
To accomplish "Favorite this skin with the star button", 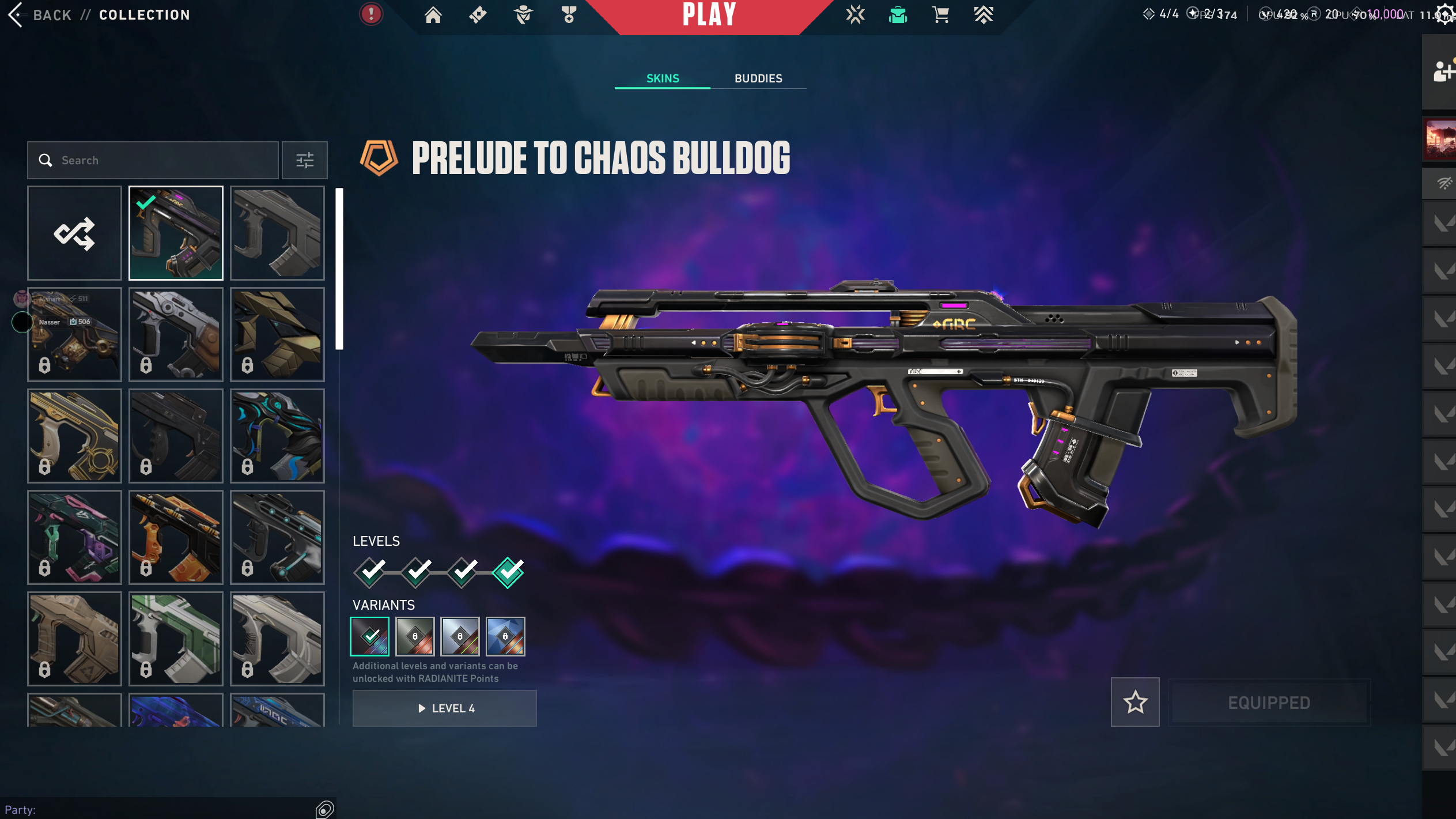I will point(1135,702).
